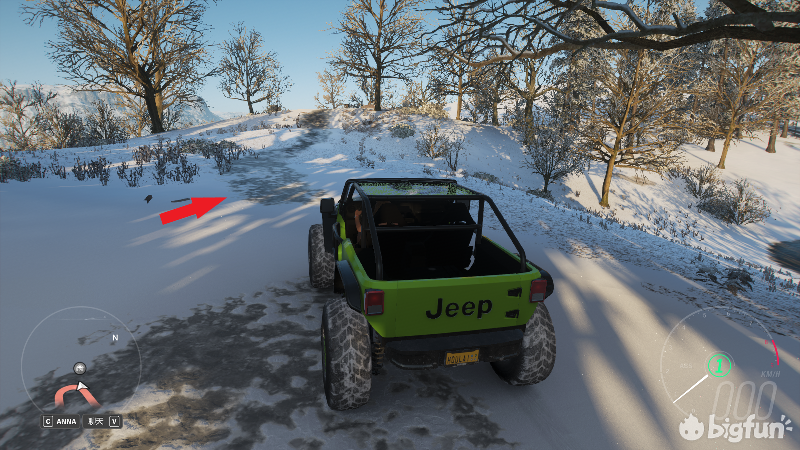Select the grey round marker on the minimap
Viewport: 800px width, 450px height.
[x=79, y=367]
